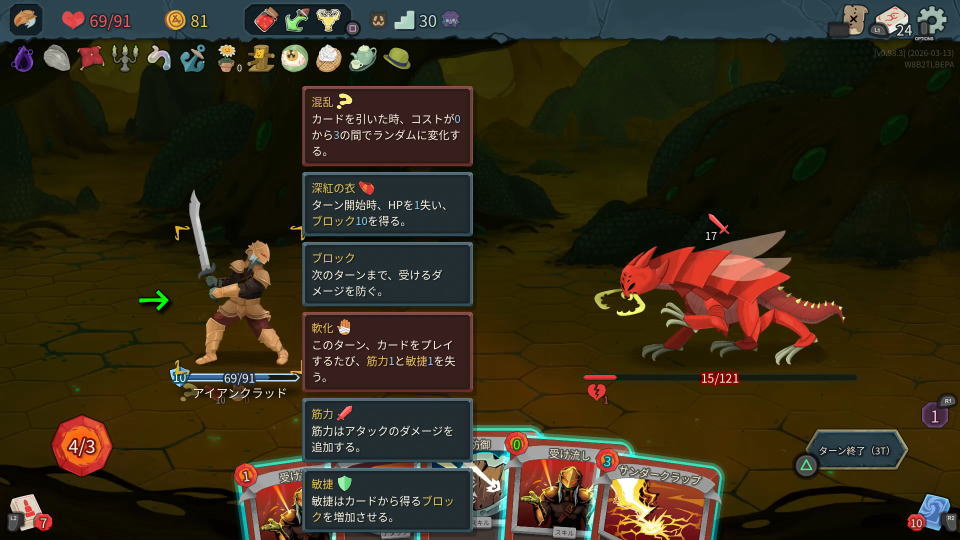Use the green flask potion

click(296, 20)
